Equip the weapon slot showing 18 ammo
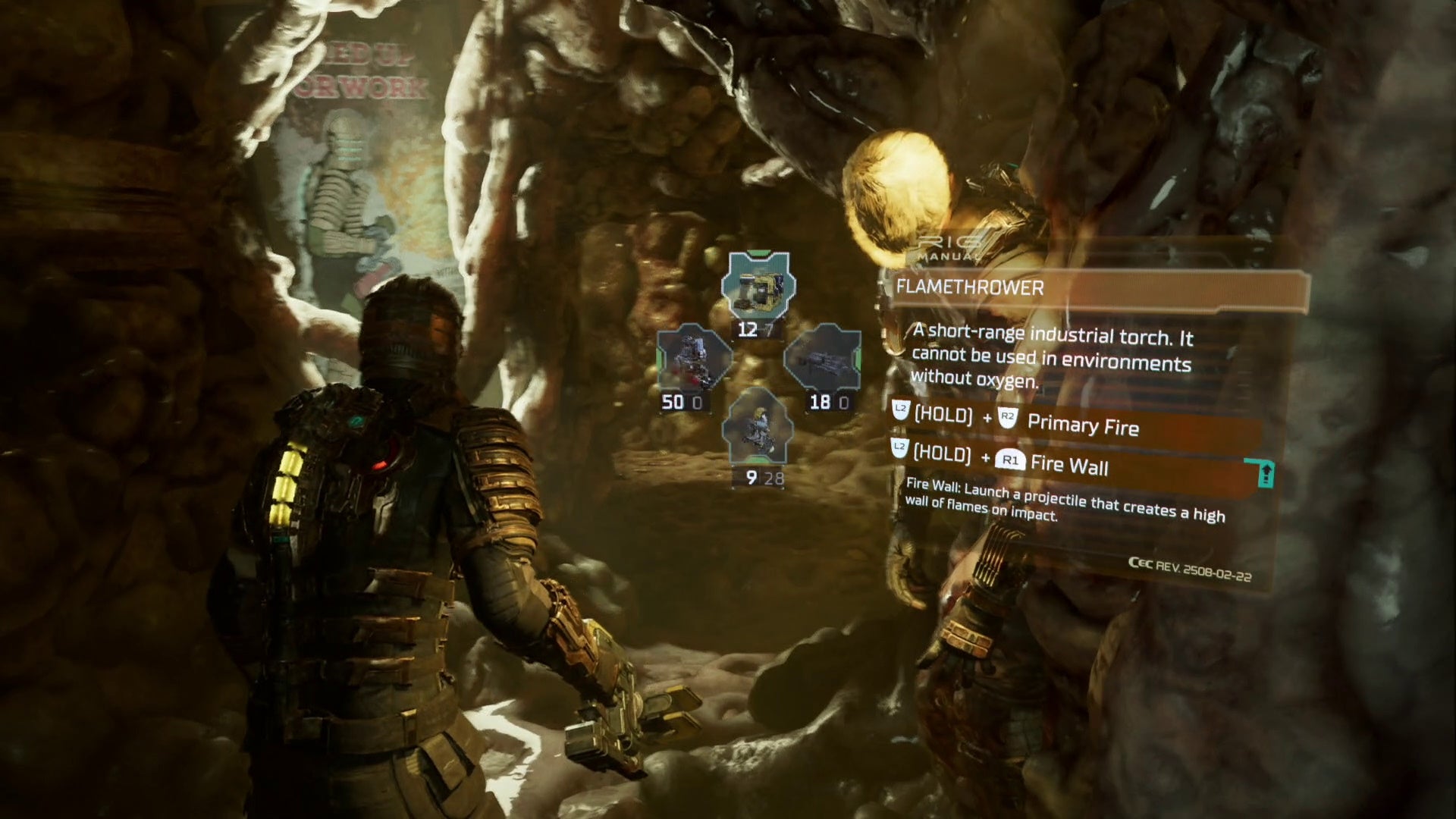The height and width of the screenshot is (819, 1456). 822,358
